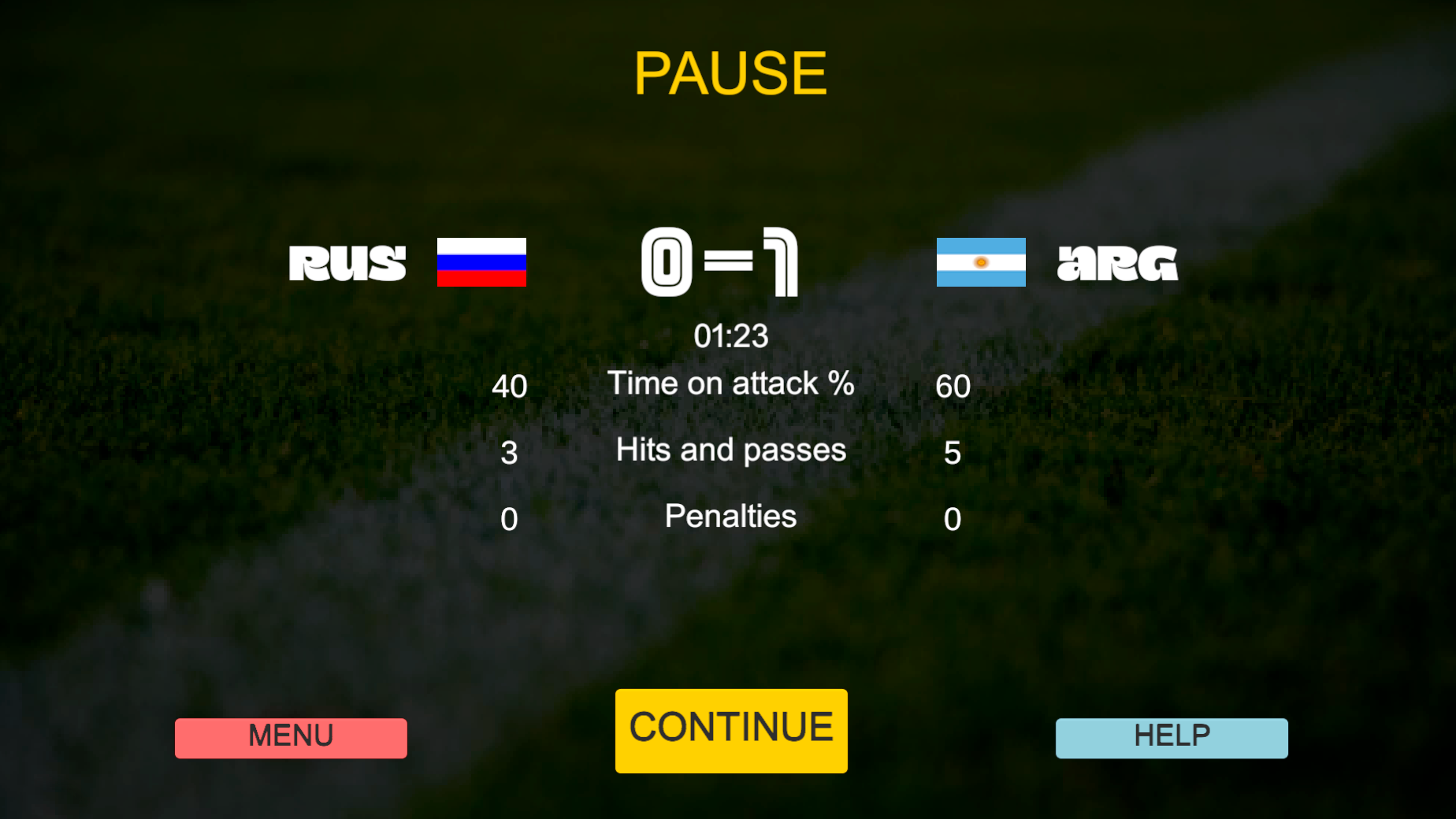The image size is (1456, 819).
Task: Select the ARG team label
Action: (1116, 263)
